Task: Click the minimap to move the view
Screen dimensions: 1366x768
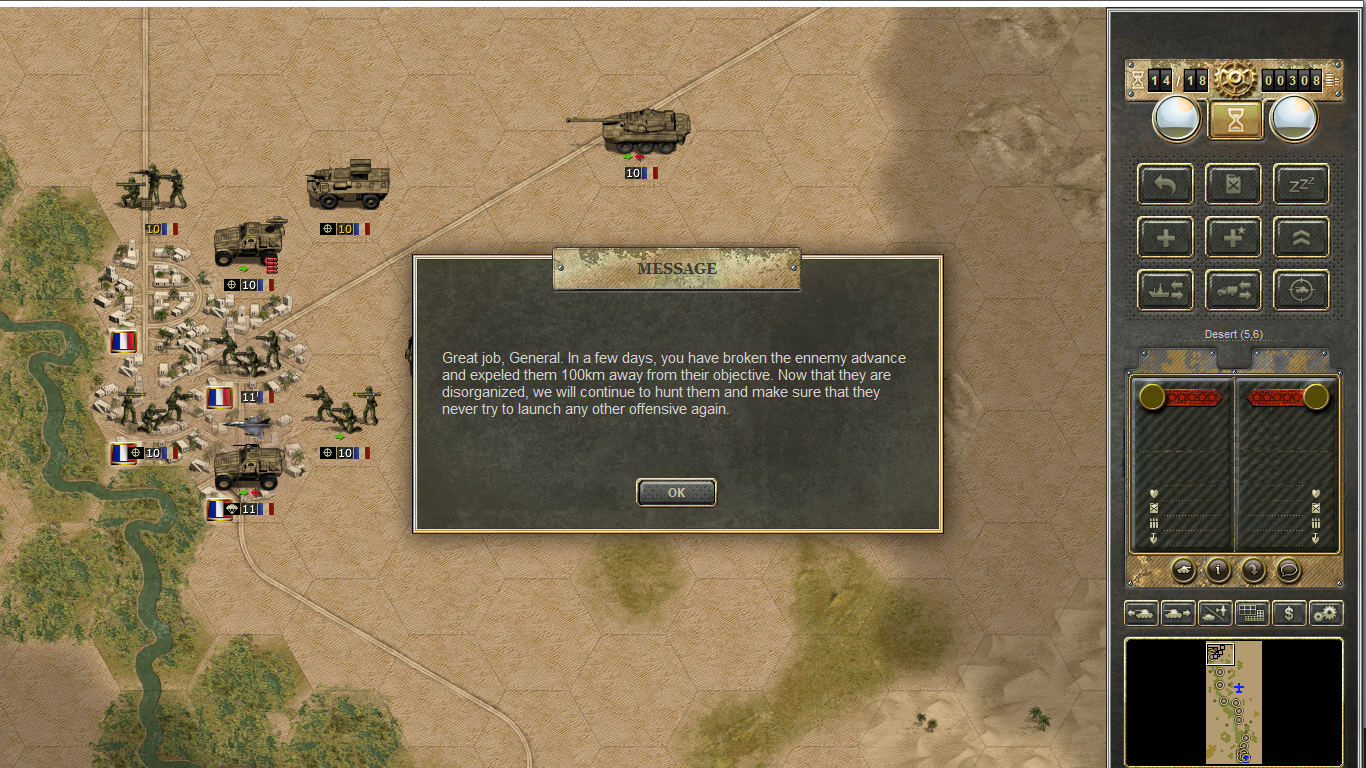Action: click(1233, 702)
